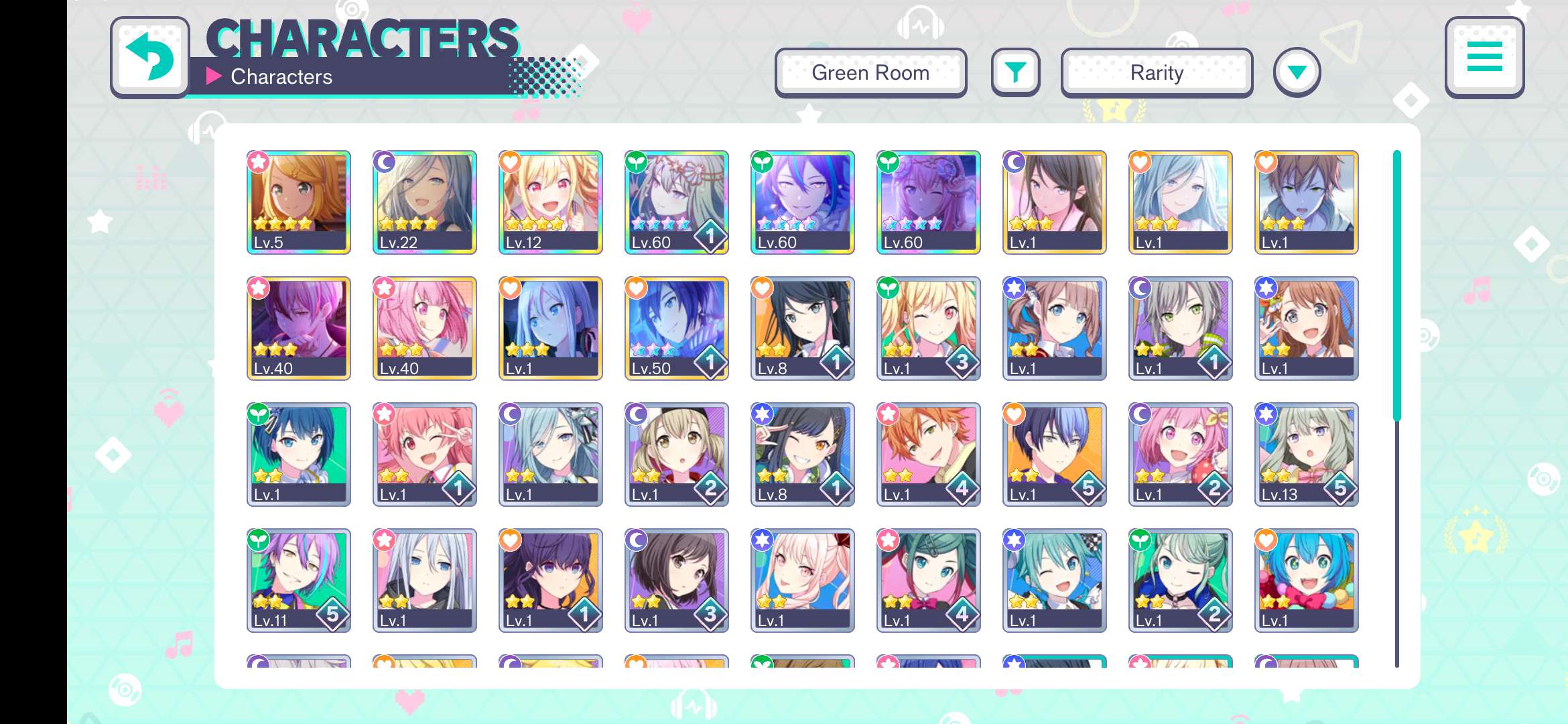Toggle the sort order arrow

[x=1297, y=72]
